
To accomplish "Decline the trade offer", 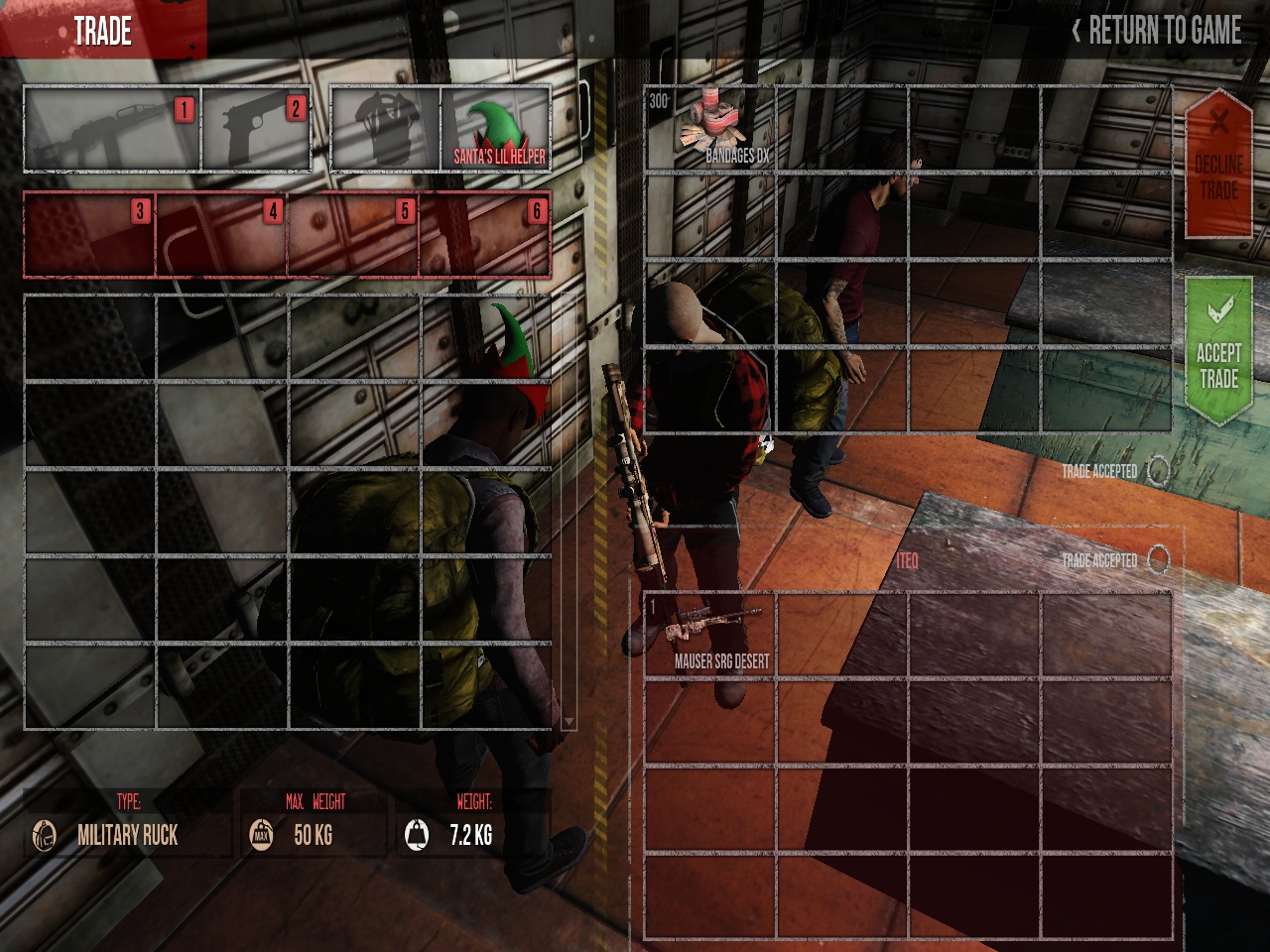I will click(x=1218, y=165).
